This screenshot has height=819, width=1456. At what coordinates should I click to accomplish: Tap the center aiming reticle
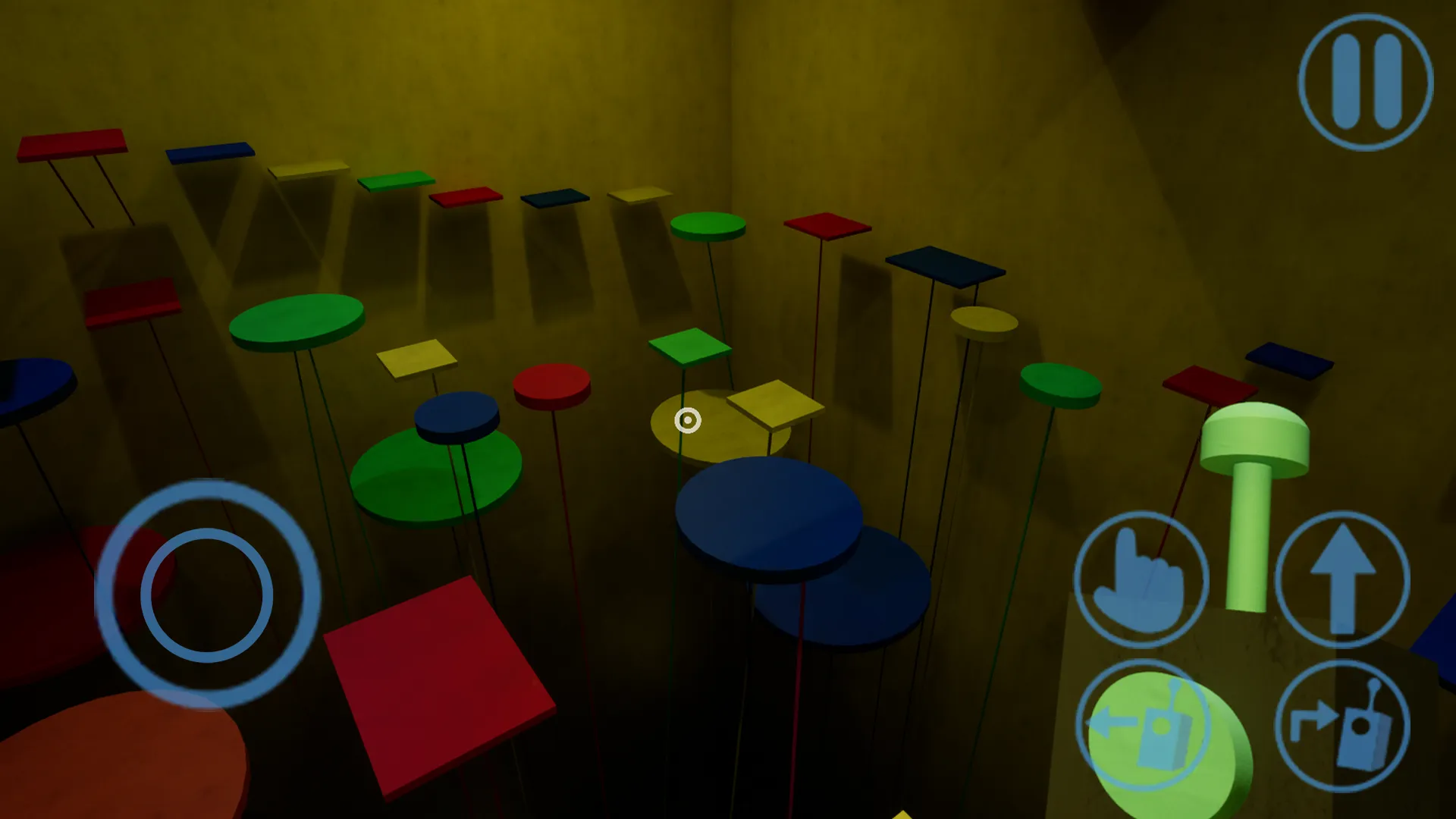689,419
